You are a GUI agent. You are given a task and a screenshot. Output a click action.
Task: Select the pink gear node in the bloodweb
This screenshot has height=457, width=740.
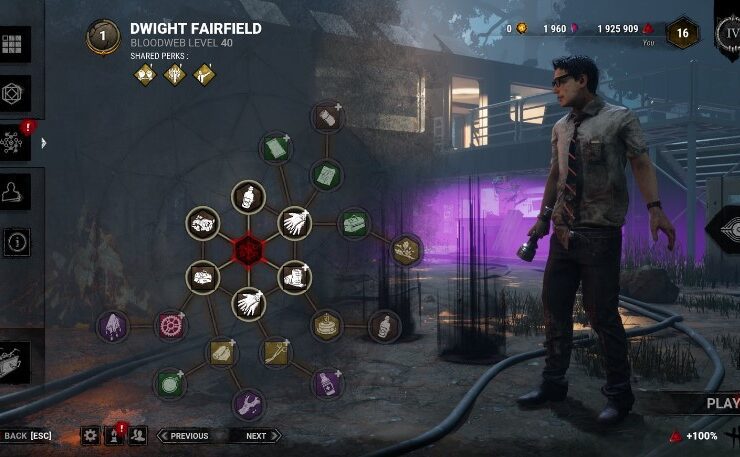pyautogui.click(x=171, y=325)
